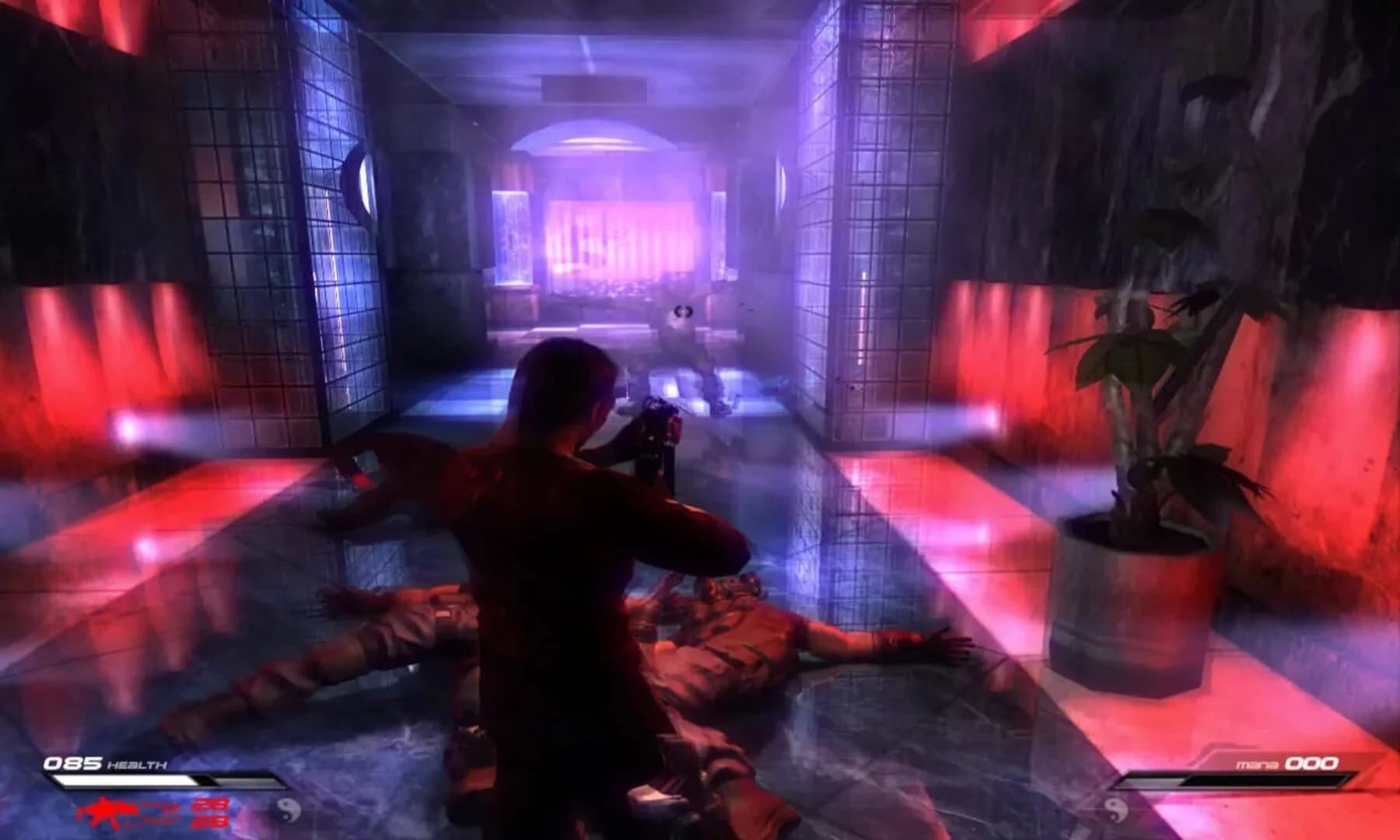Click the mana label in the HUD
1400x840 pixels.
coord(1256,762)
